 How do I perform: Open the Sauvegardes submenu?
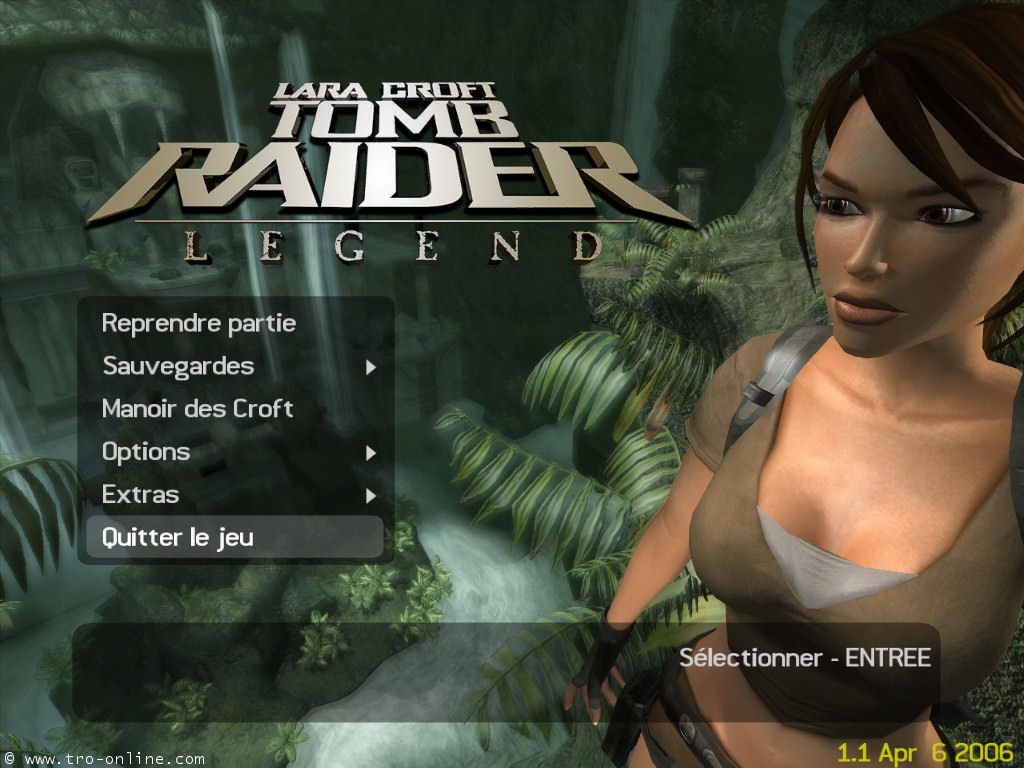[178, 367]
